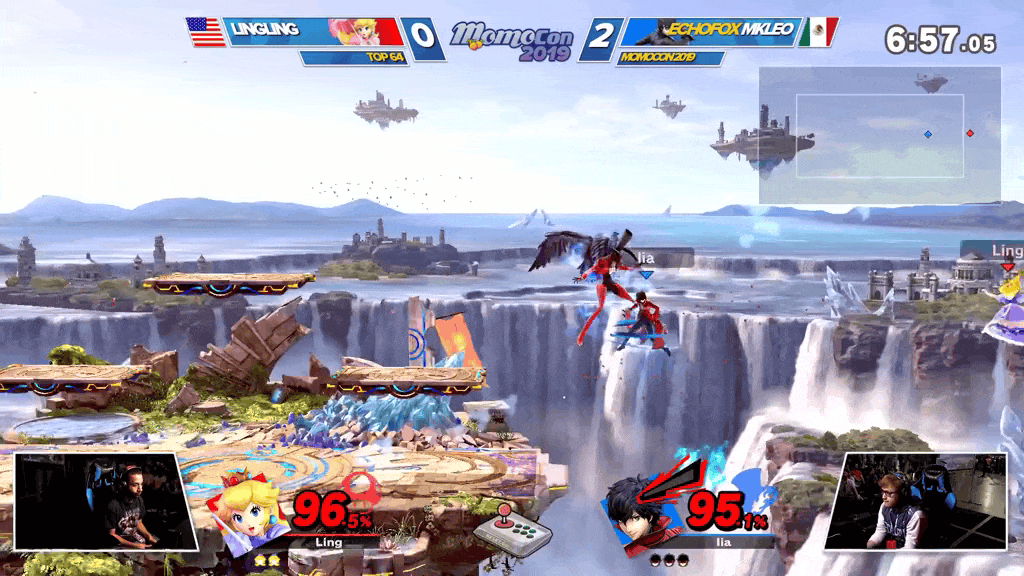The height and width of the screenshot is (576, 1024).
Task: Open the left player's webcam feed
Action: 100,500
